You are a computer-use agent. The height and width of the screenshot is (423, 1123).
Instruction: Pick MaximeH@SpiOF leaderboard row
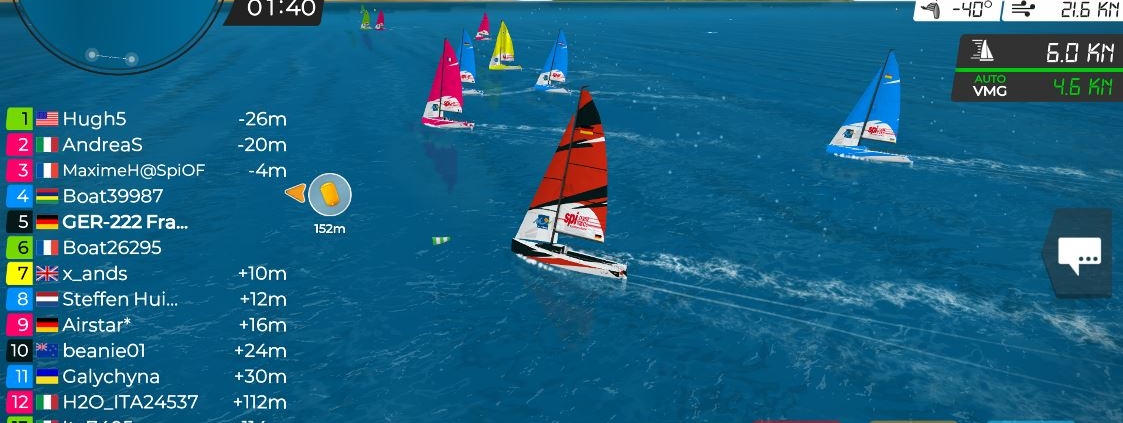(x=146, y=170)
